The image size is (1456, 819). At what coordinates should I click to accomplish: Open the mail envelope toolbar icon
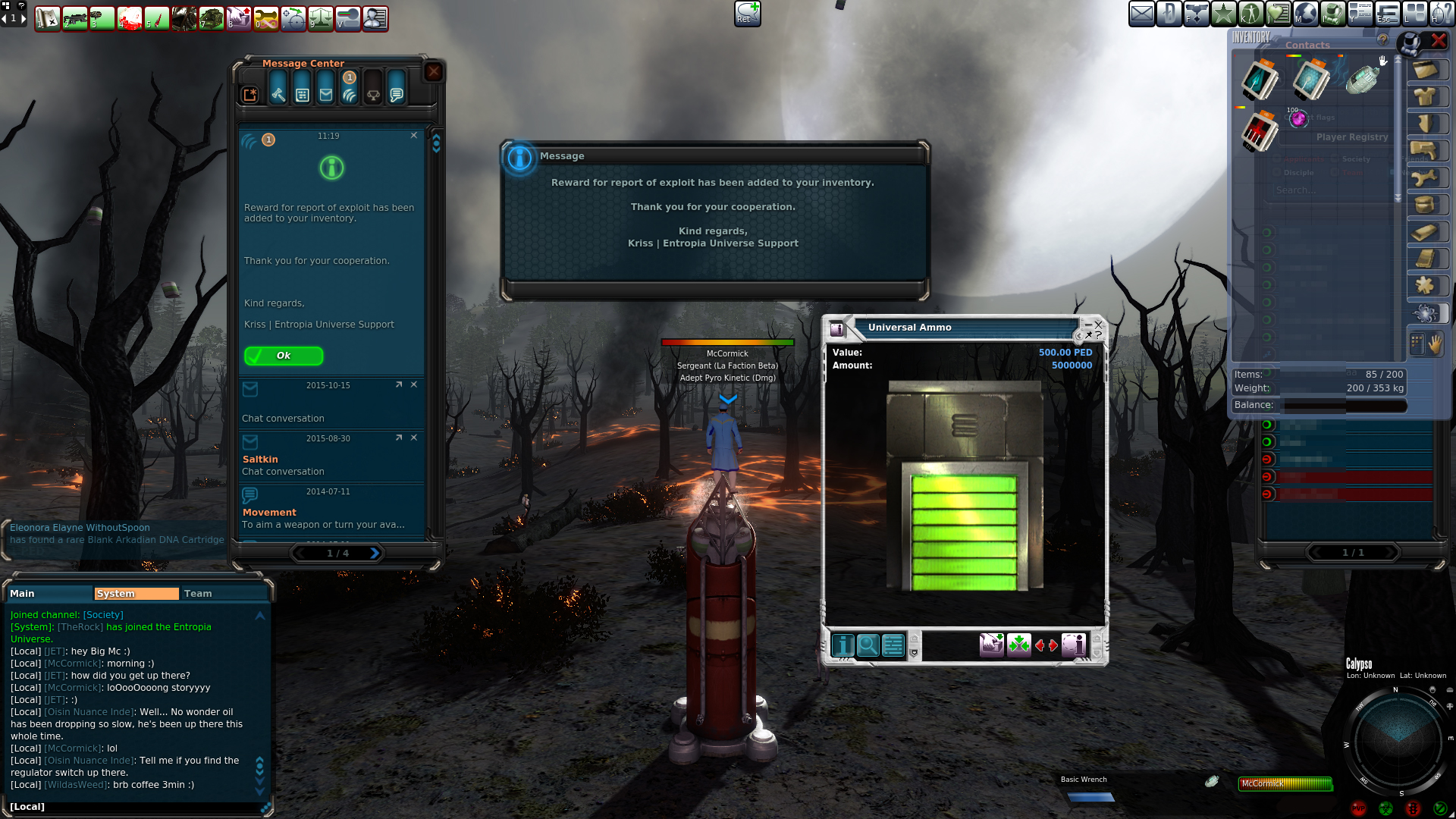coord(1141,14)
